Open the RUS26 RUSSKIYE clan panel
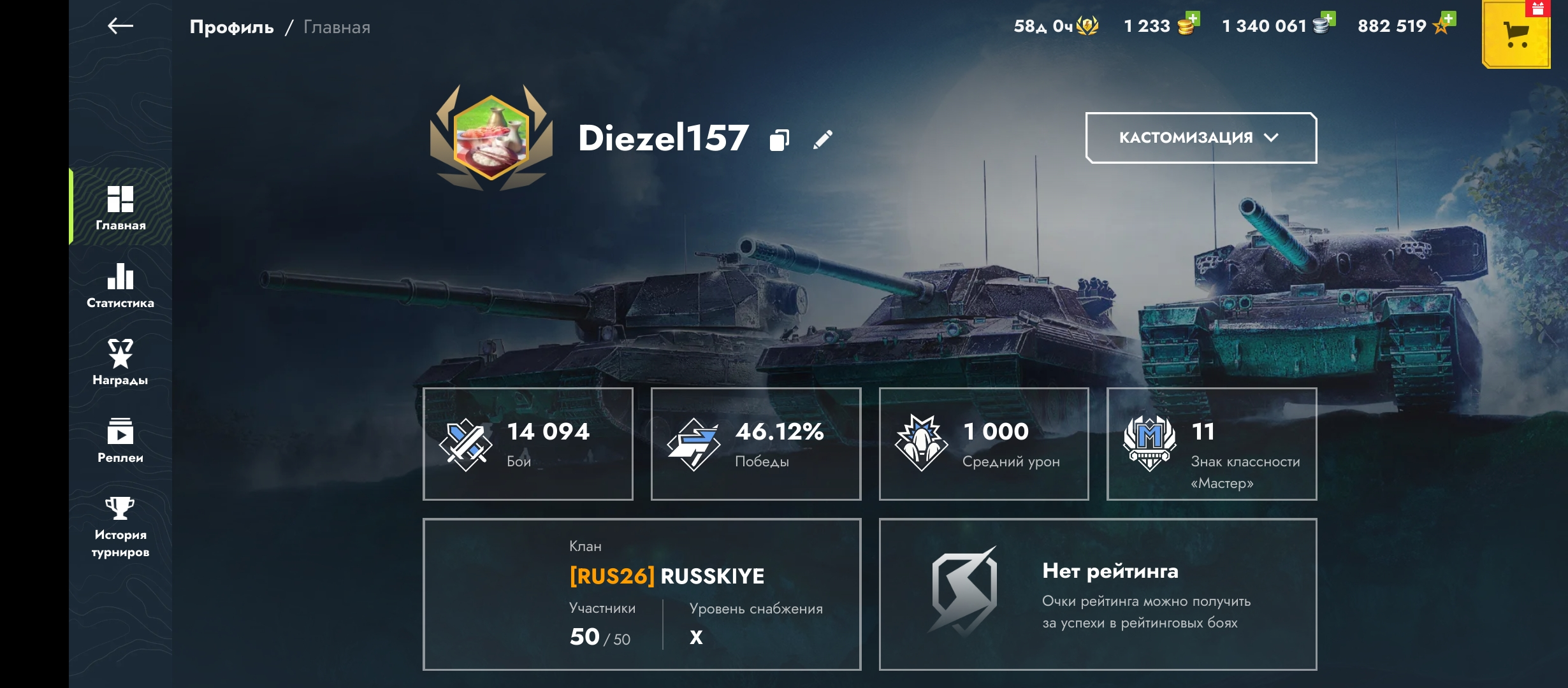Viewport: 1568px width, 688px height. coord(642,594)
